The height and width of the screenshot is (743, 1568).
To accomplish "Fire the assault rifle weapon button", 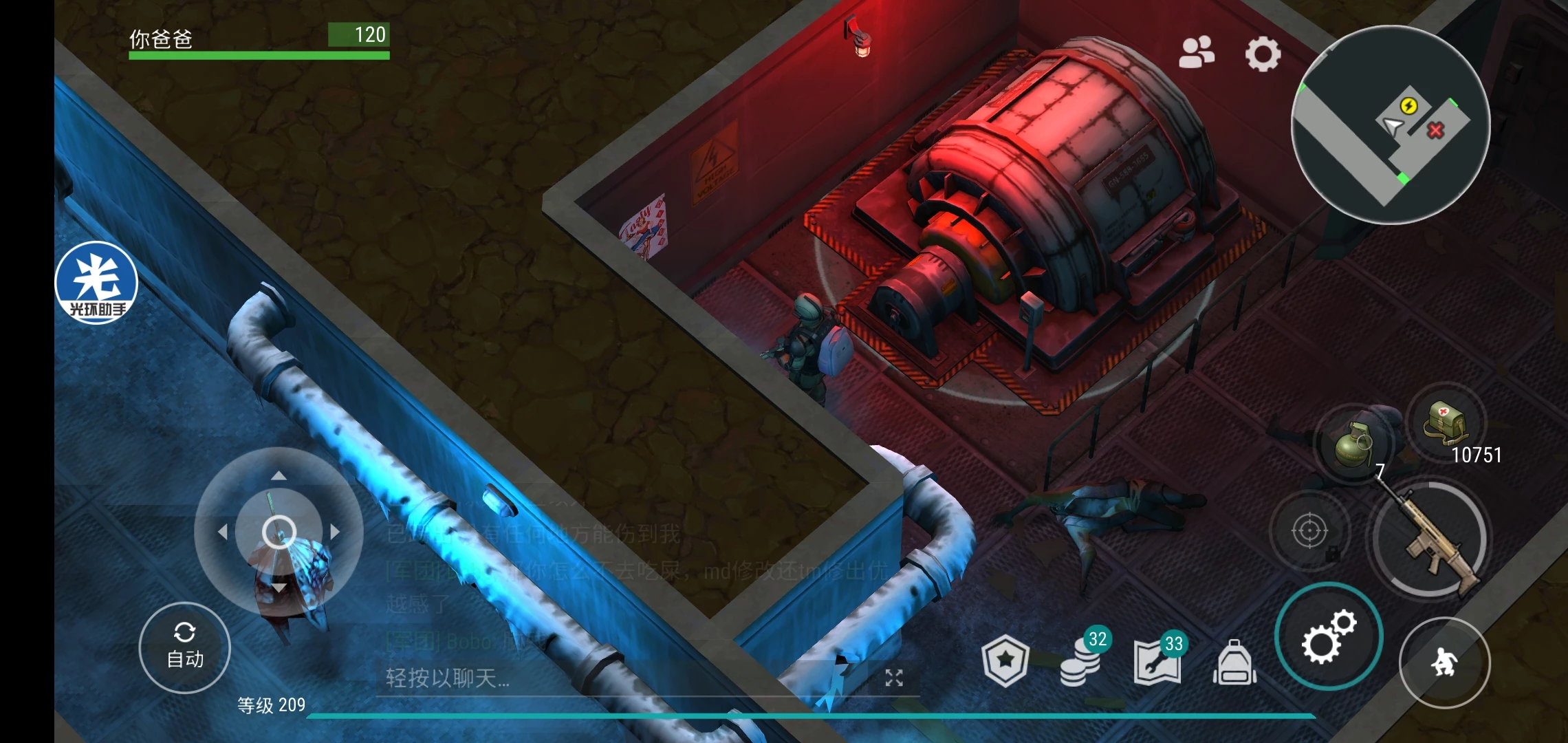I will [x=1430, y=539].
